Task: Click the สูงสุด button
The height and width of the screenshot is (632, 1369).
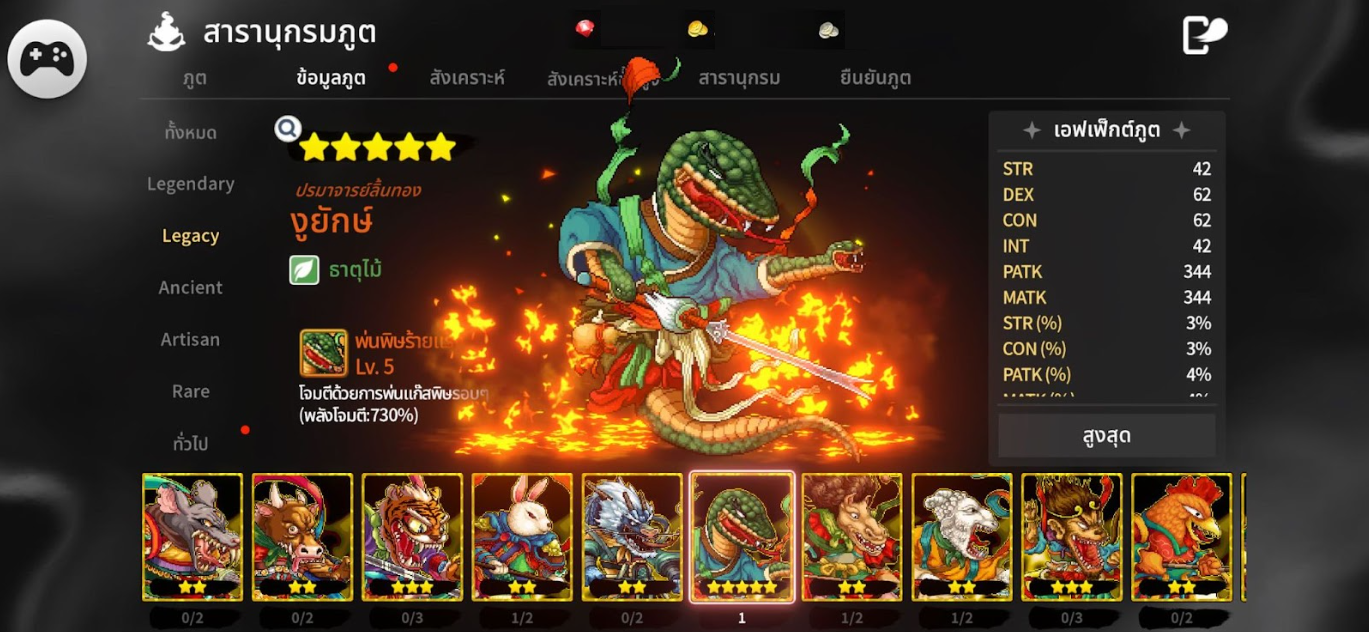Action: pyautogui.click(x=1106, y=437)
